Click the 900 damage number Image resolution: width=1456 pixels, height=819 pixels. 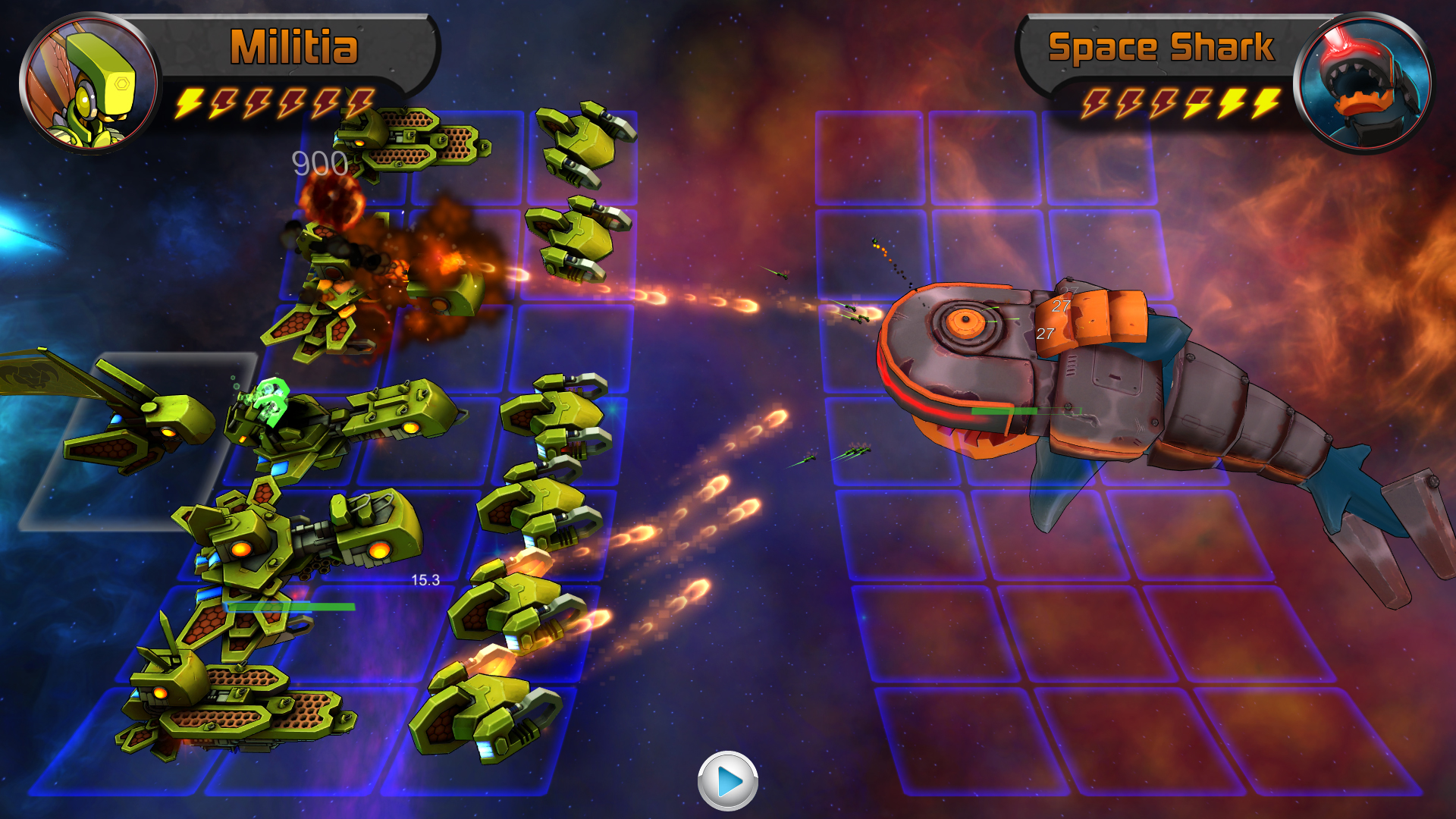pos(320,161)
